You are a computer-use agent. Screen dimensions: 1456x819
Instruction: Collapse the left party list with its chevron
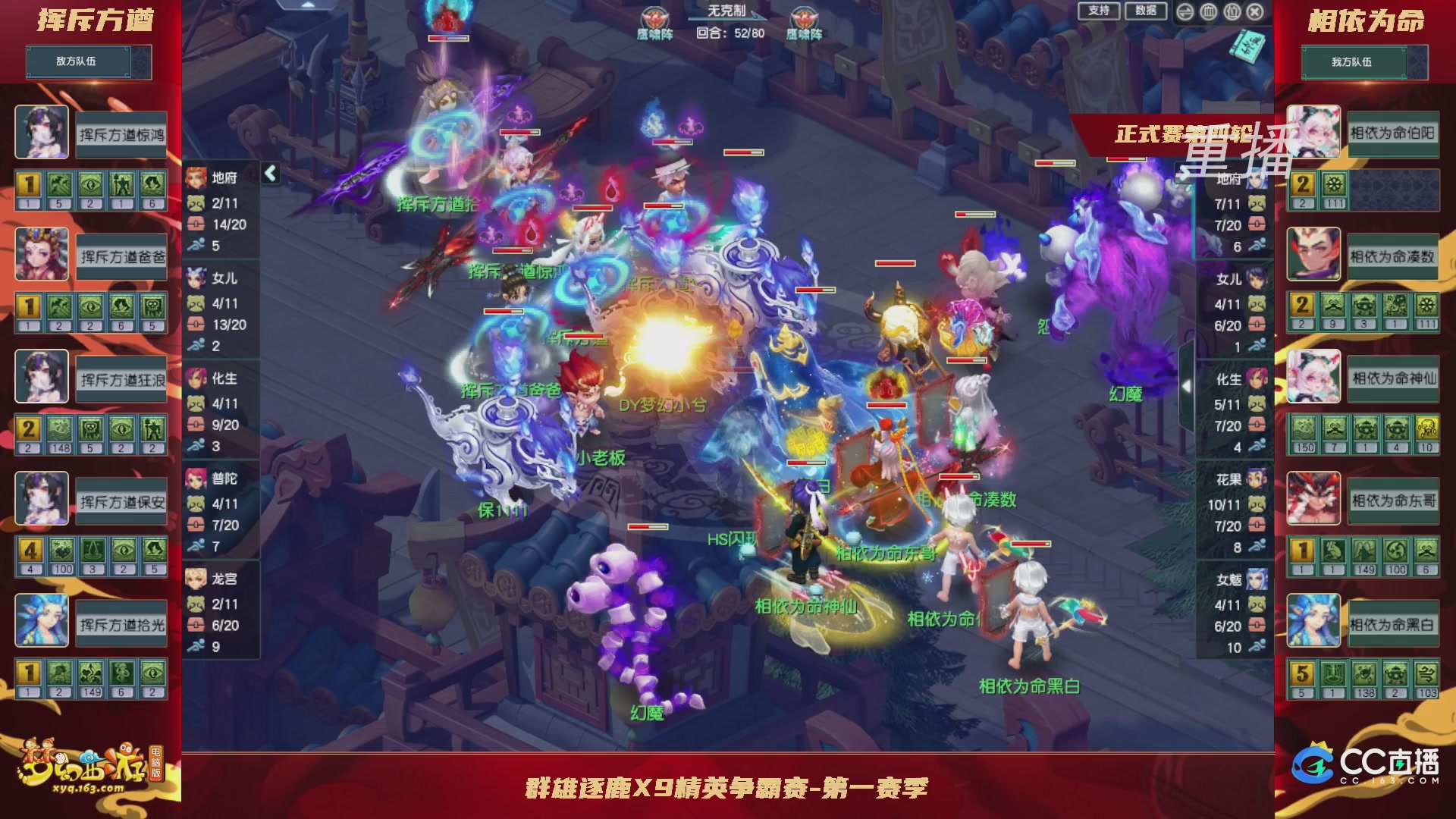coord(268,173)
